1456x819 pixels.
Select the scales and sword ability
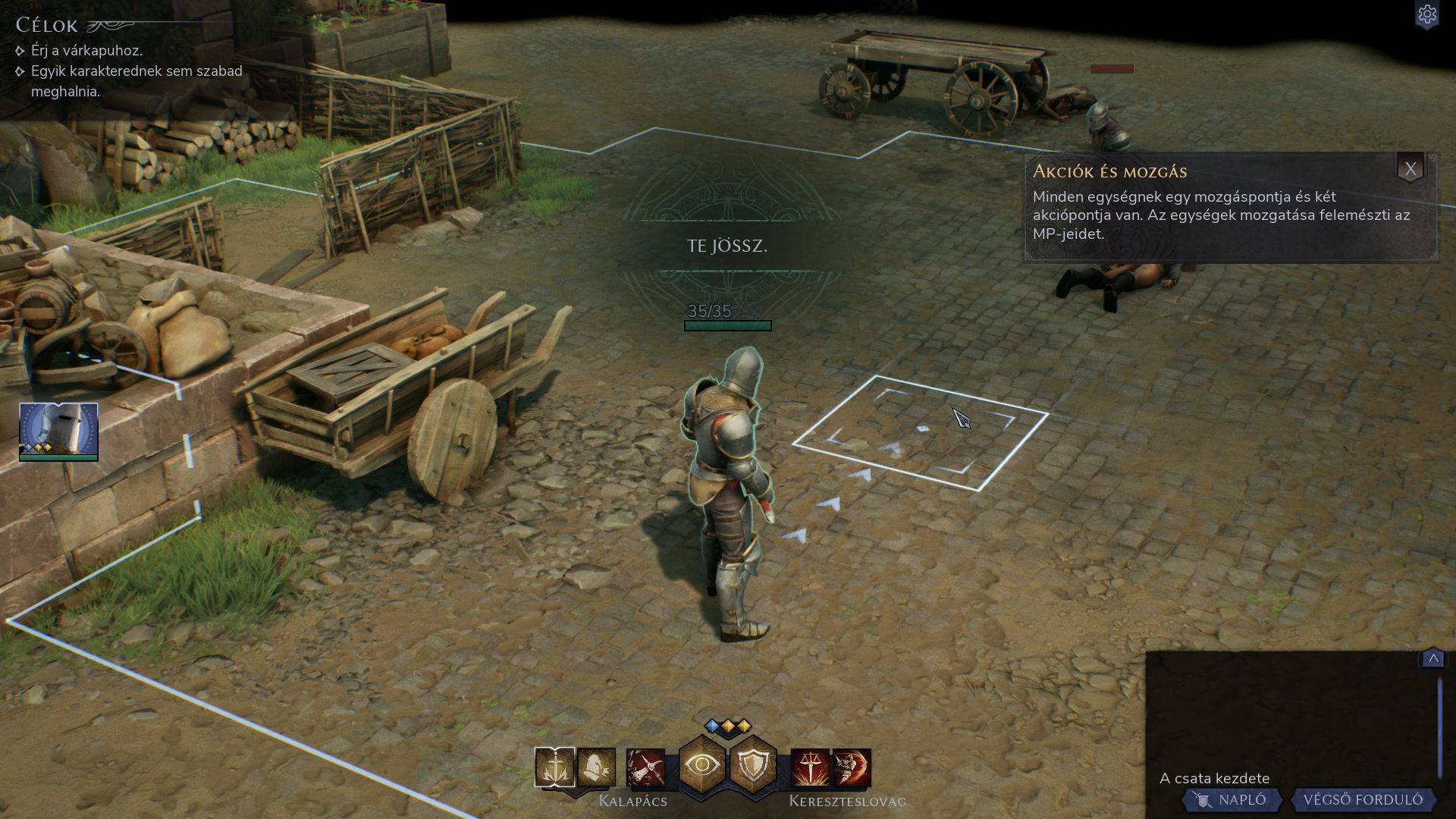(x=810, y=767)
